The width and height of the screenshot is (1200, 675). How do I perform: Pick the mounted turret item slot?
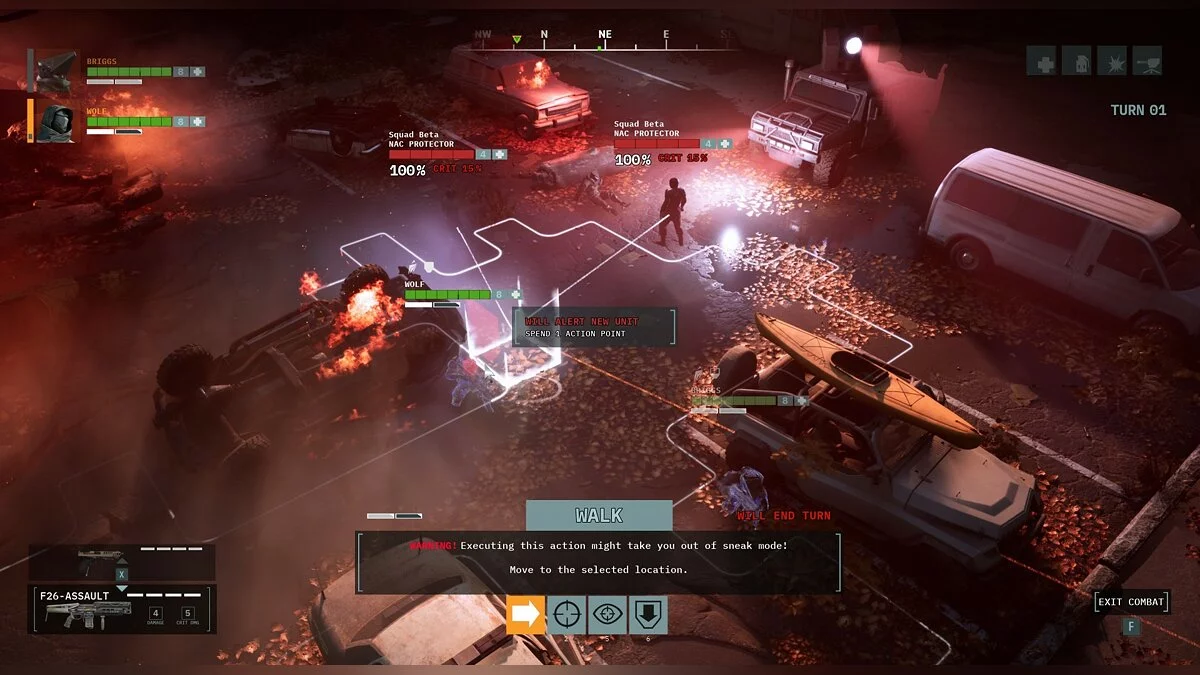(x=1147, y=61)
